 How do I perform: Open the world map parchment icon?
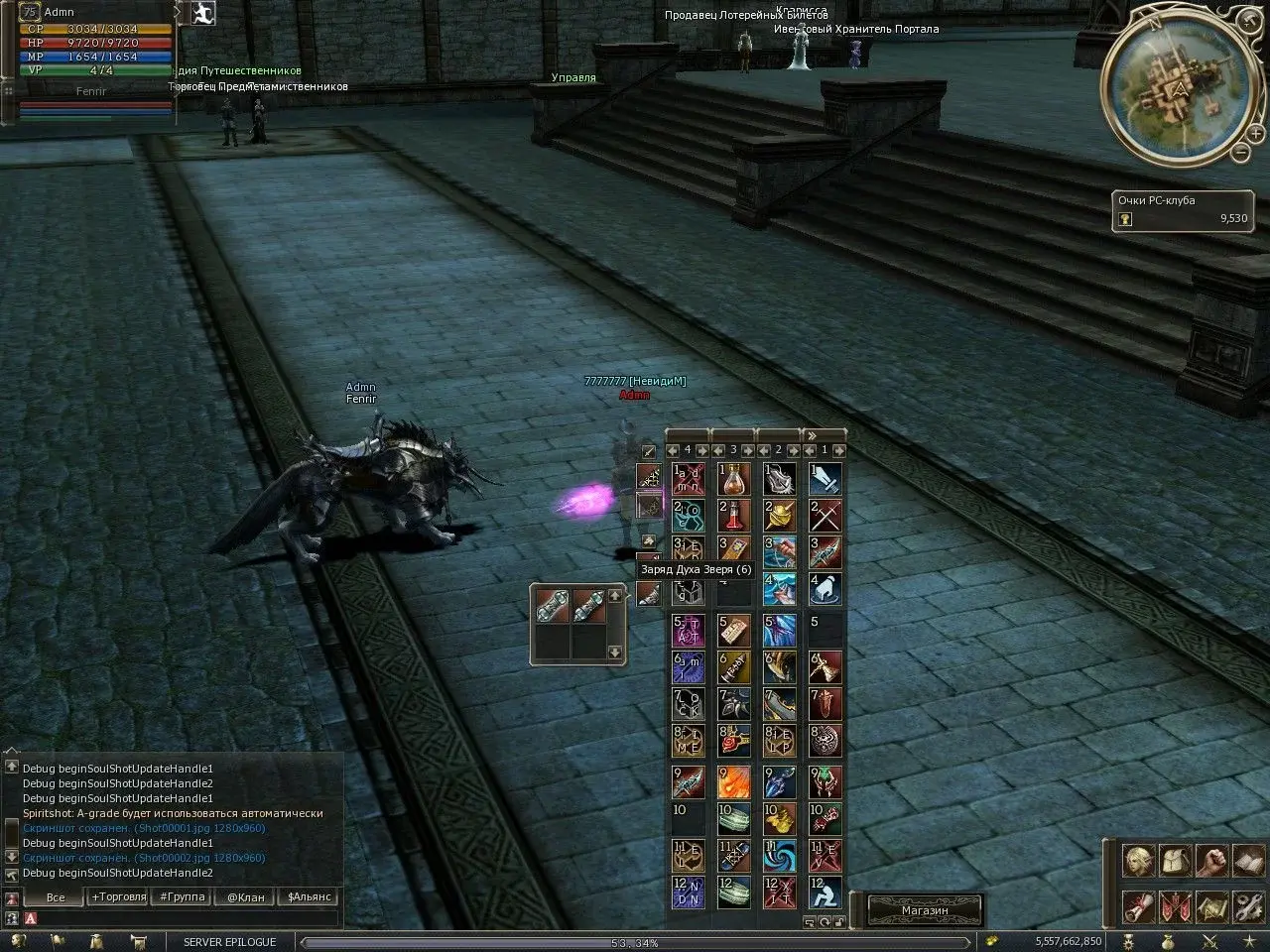coord(1211,906)
